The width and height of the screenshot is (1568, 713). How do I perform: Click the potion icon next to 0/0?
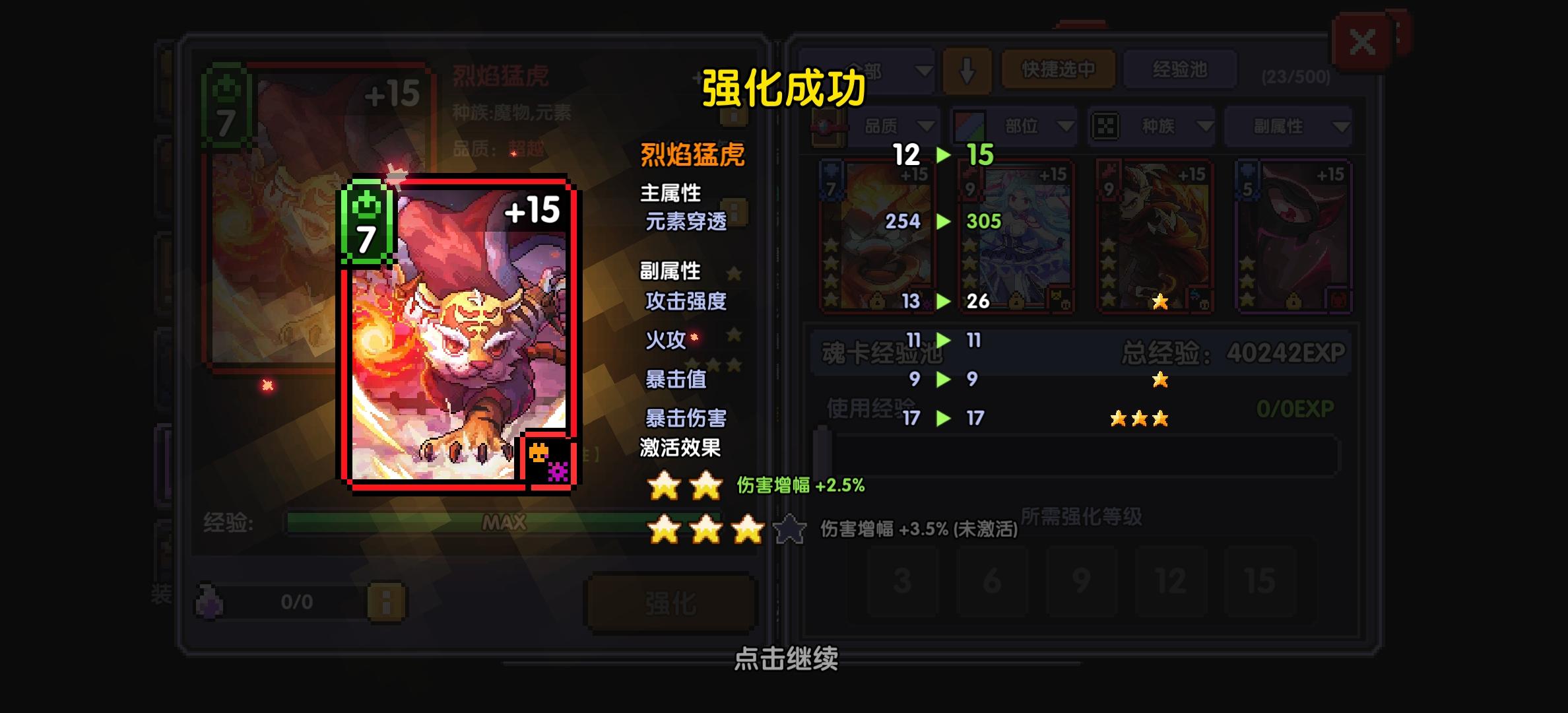coord(209,602)
